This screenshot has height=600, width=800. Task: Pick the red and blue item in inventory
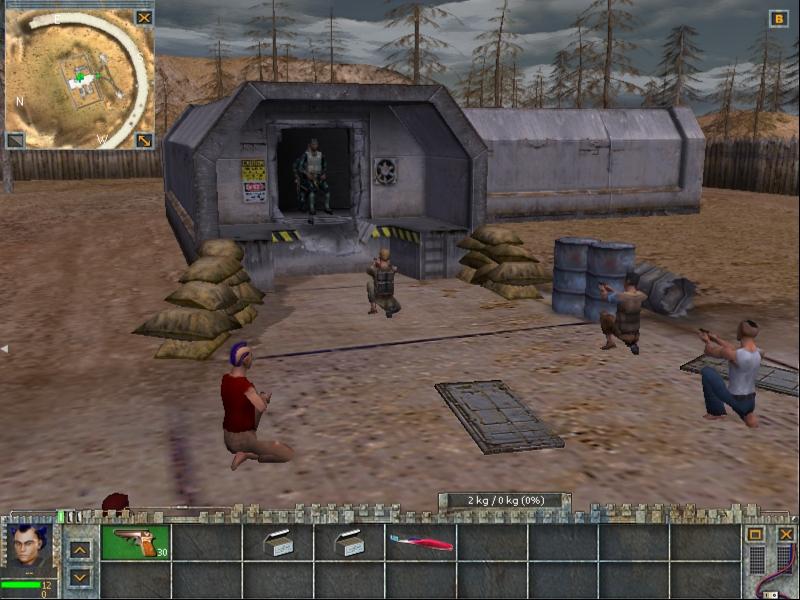point(420,542)
